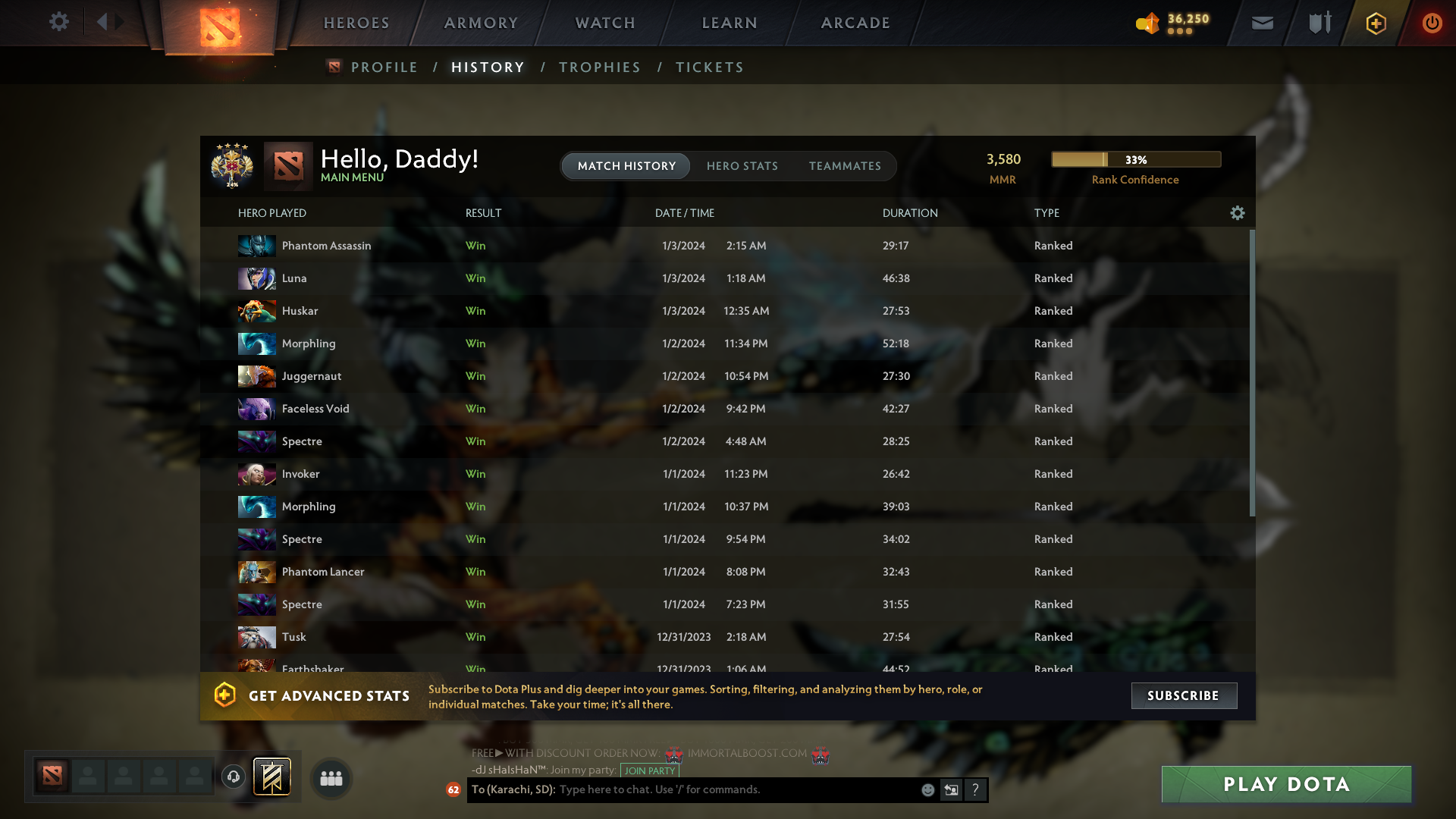1456x819 pixels.
Task: Open the settings gear in the top-left corner
Action: (x=59, y=22)
